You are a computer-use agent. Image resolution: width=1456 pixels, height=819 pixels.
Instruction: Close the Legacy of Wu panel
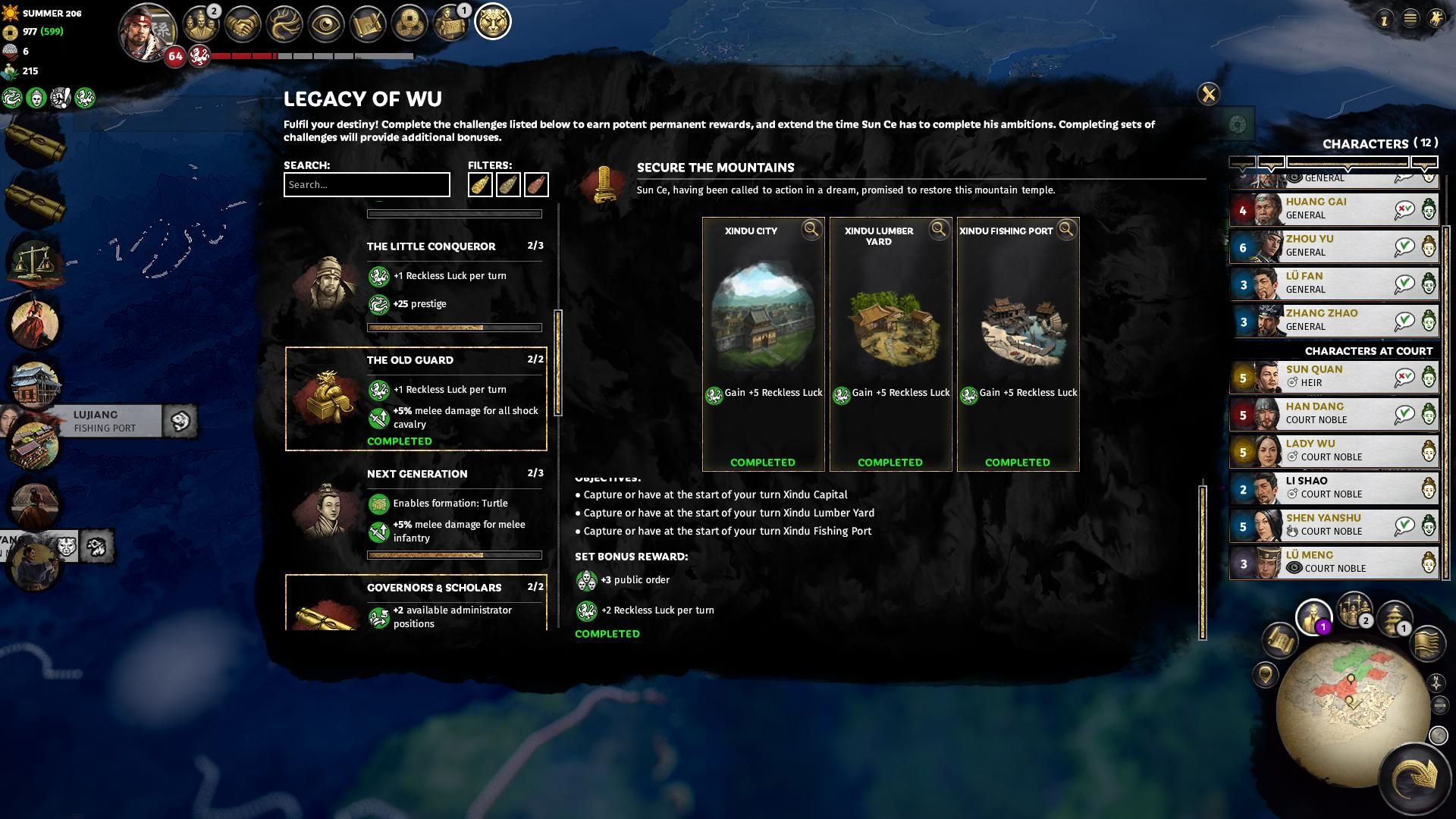click(x=1208, y=94)
